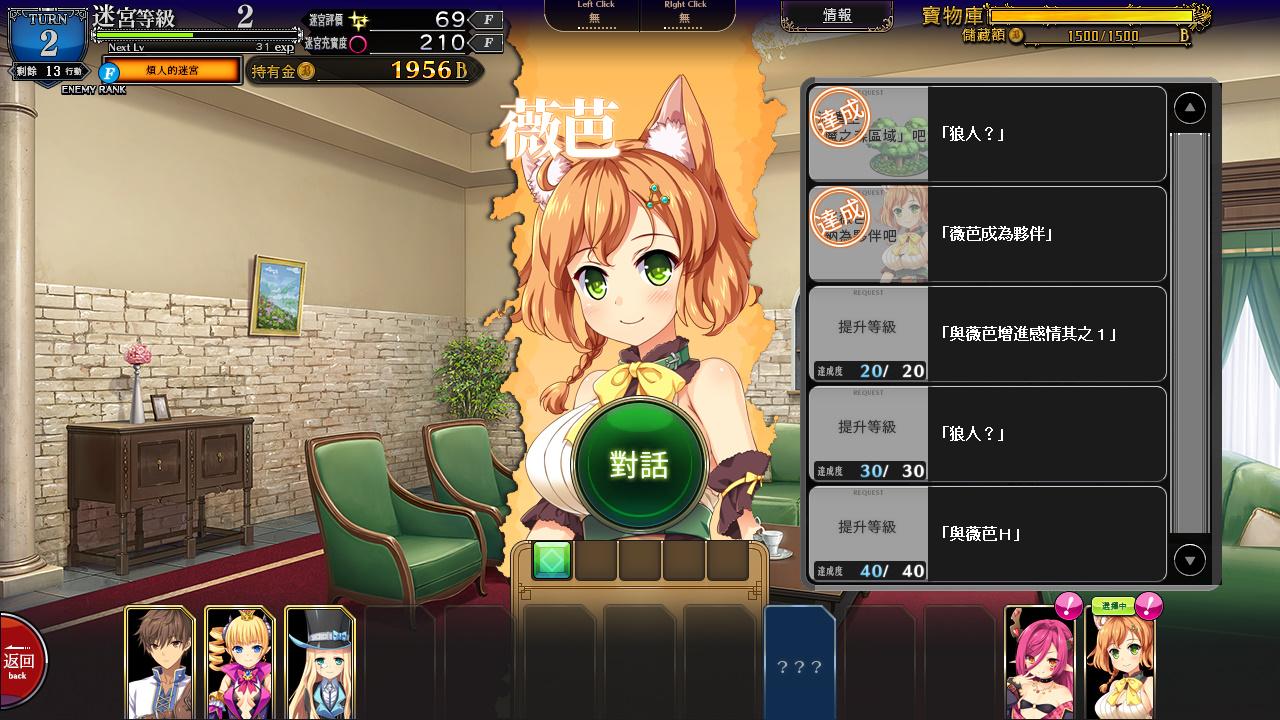Select the blonde girl with crown portrait
This screenshot has width=1280, height=720.
[239, 662]
